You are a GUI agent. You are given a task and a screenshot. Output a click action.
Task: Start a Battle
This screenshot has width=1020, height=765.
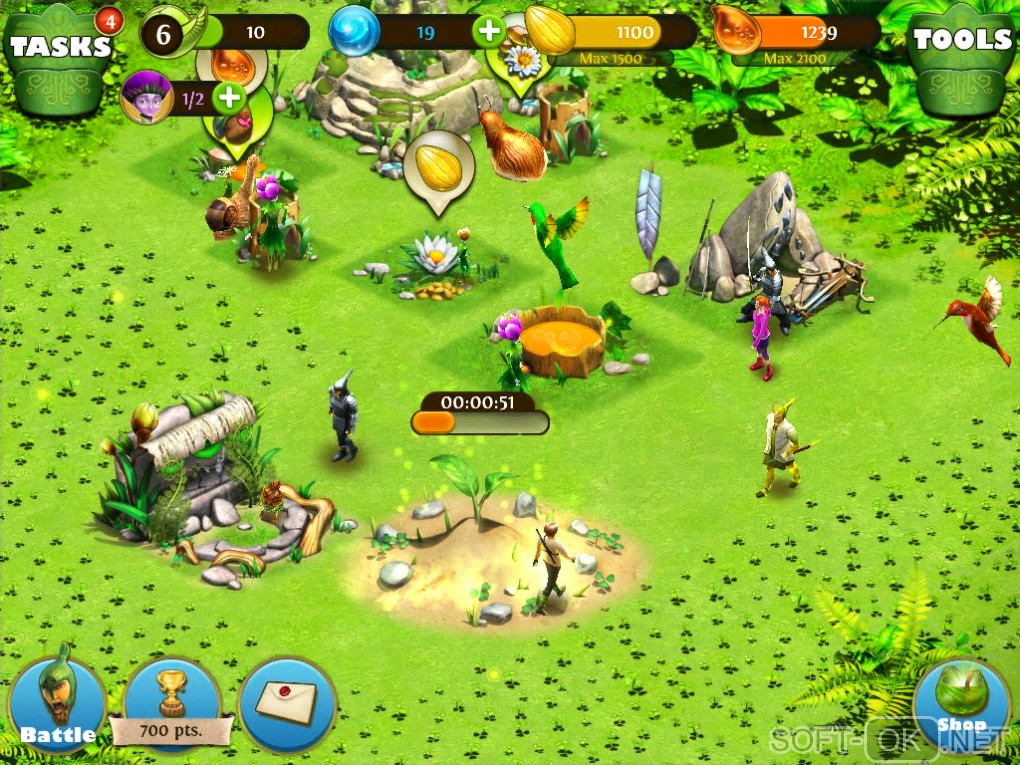pos(57,702)
